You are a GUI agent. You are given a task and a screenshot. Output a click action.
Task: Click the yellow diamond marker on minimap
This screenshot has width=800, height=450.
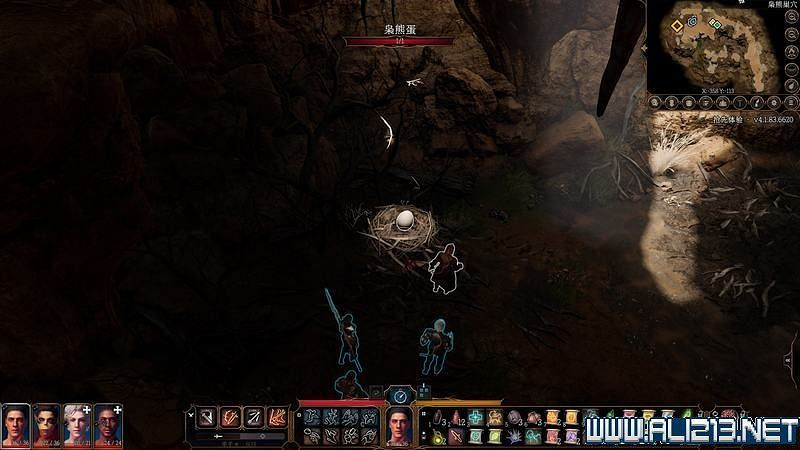point(677,24)
